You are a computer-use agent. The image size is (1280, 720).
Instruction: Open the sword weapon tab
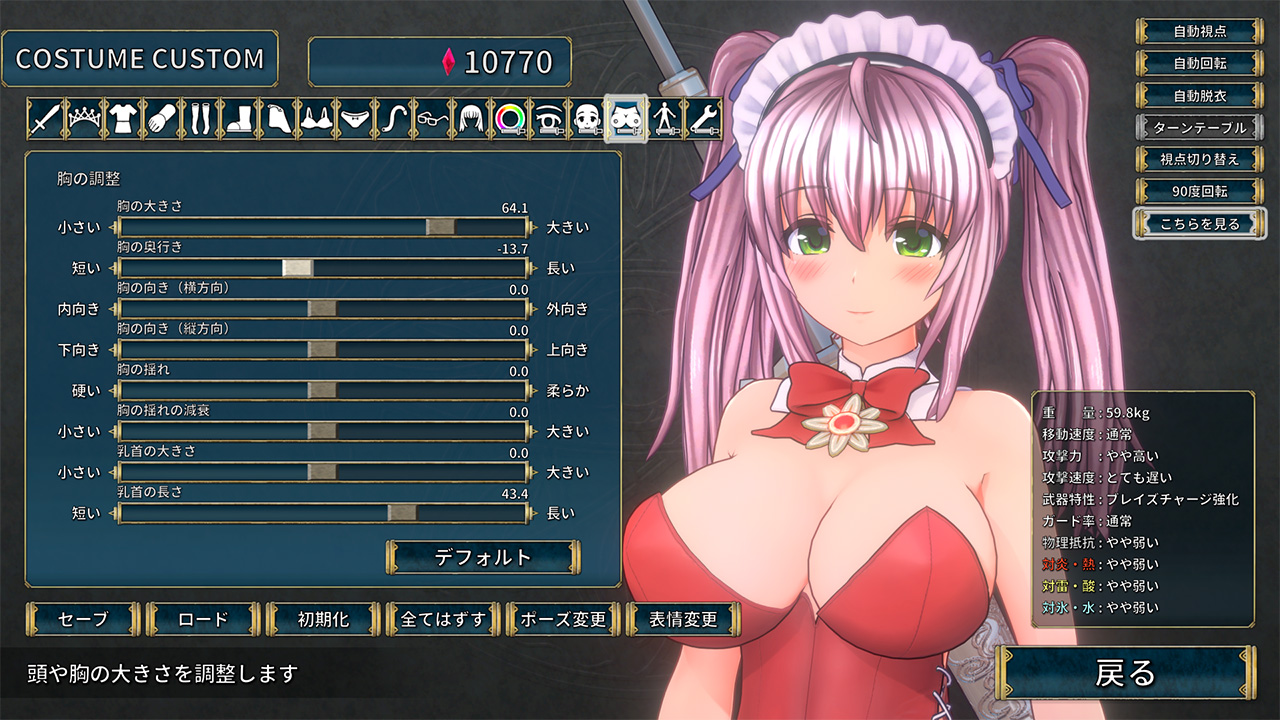[x=46, y=120]
